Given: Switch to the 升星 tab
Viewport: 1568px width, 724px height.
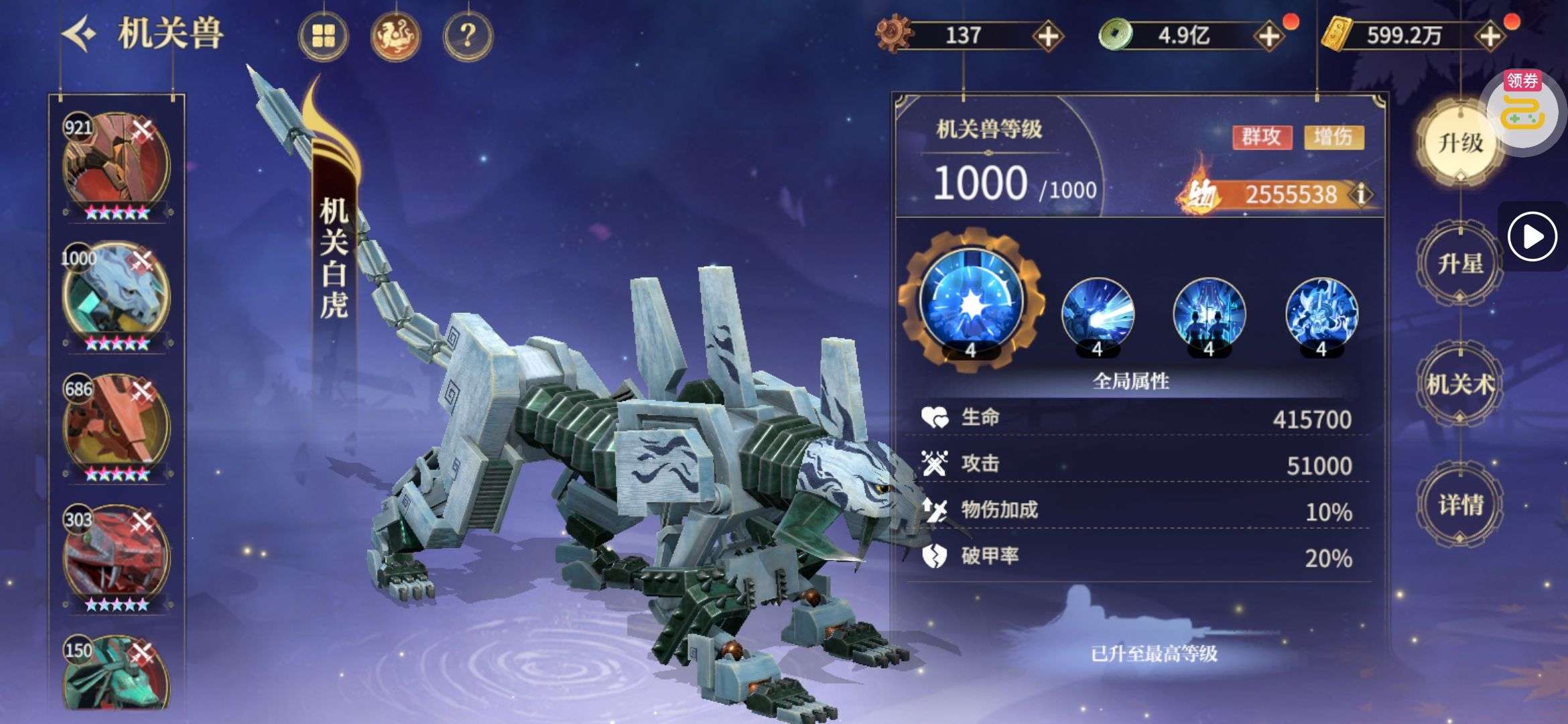Looking at the screenshot, I should (1459, 263).
